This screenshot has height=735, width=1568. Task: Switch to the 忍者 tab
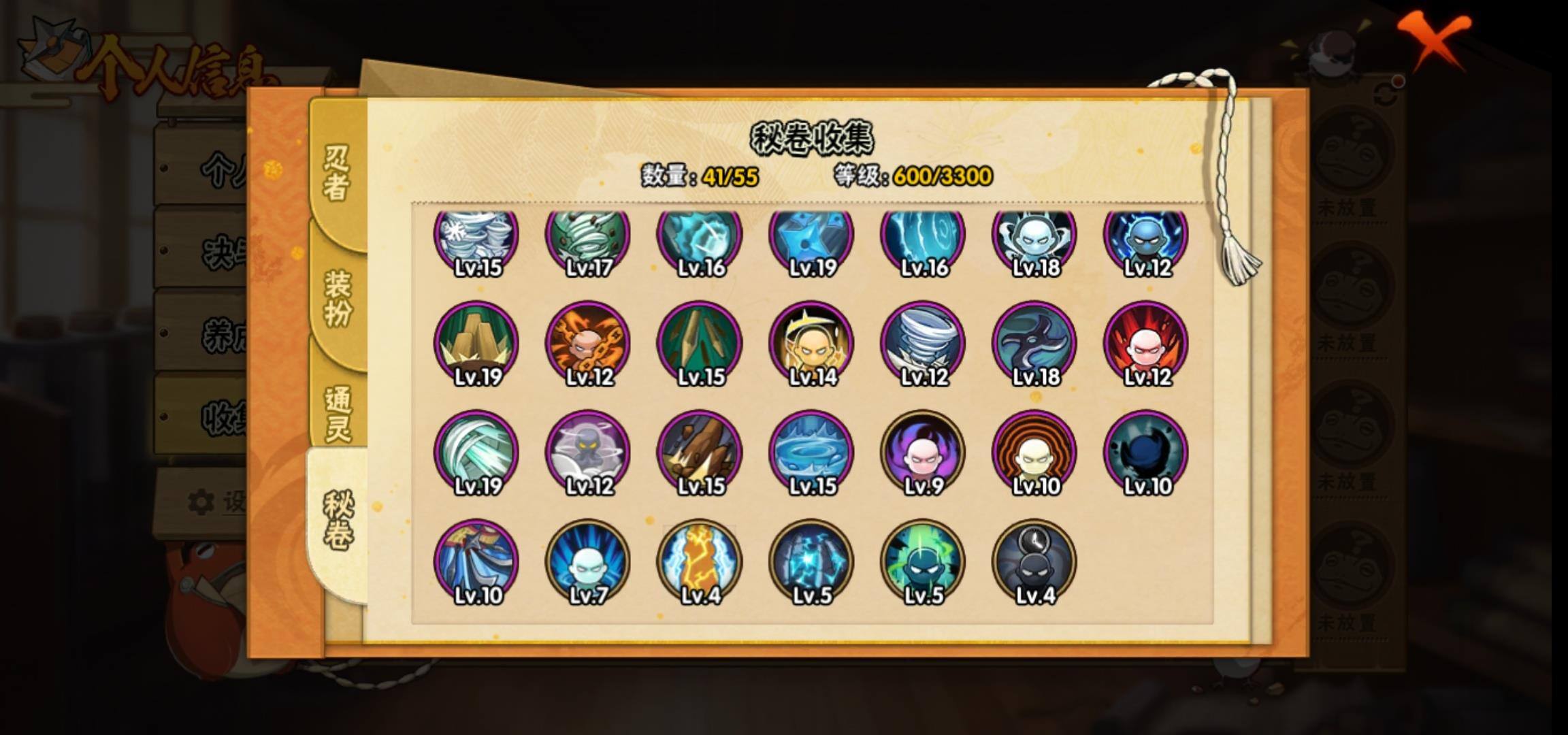point(336,174)
